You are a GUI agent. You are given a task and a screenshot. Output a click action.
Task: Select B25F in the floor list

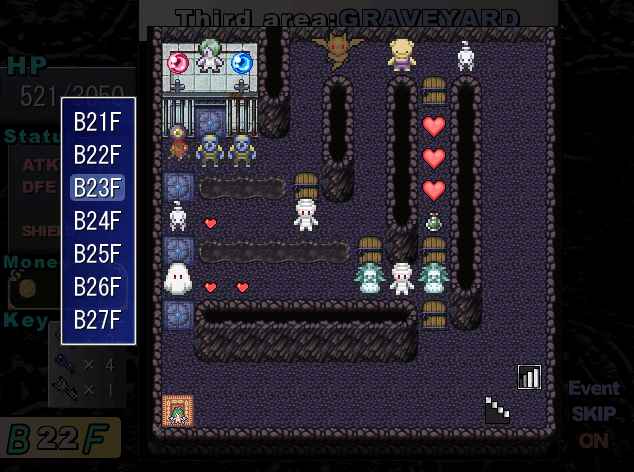coord(97,254)
